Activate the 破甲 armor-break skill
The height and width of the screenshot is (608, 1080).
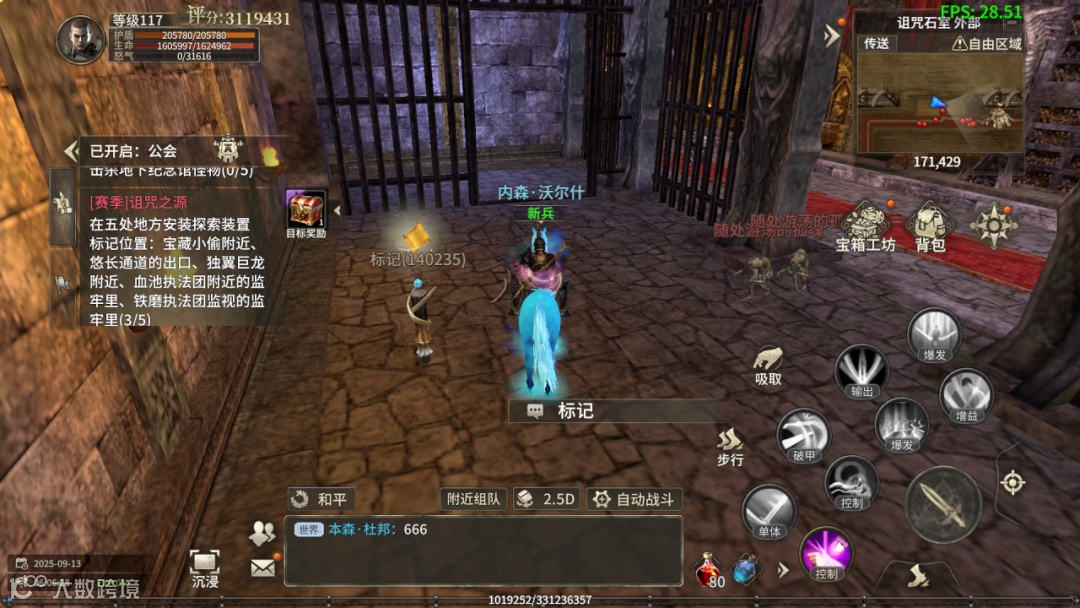click(x=803, y=435)
